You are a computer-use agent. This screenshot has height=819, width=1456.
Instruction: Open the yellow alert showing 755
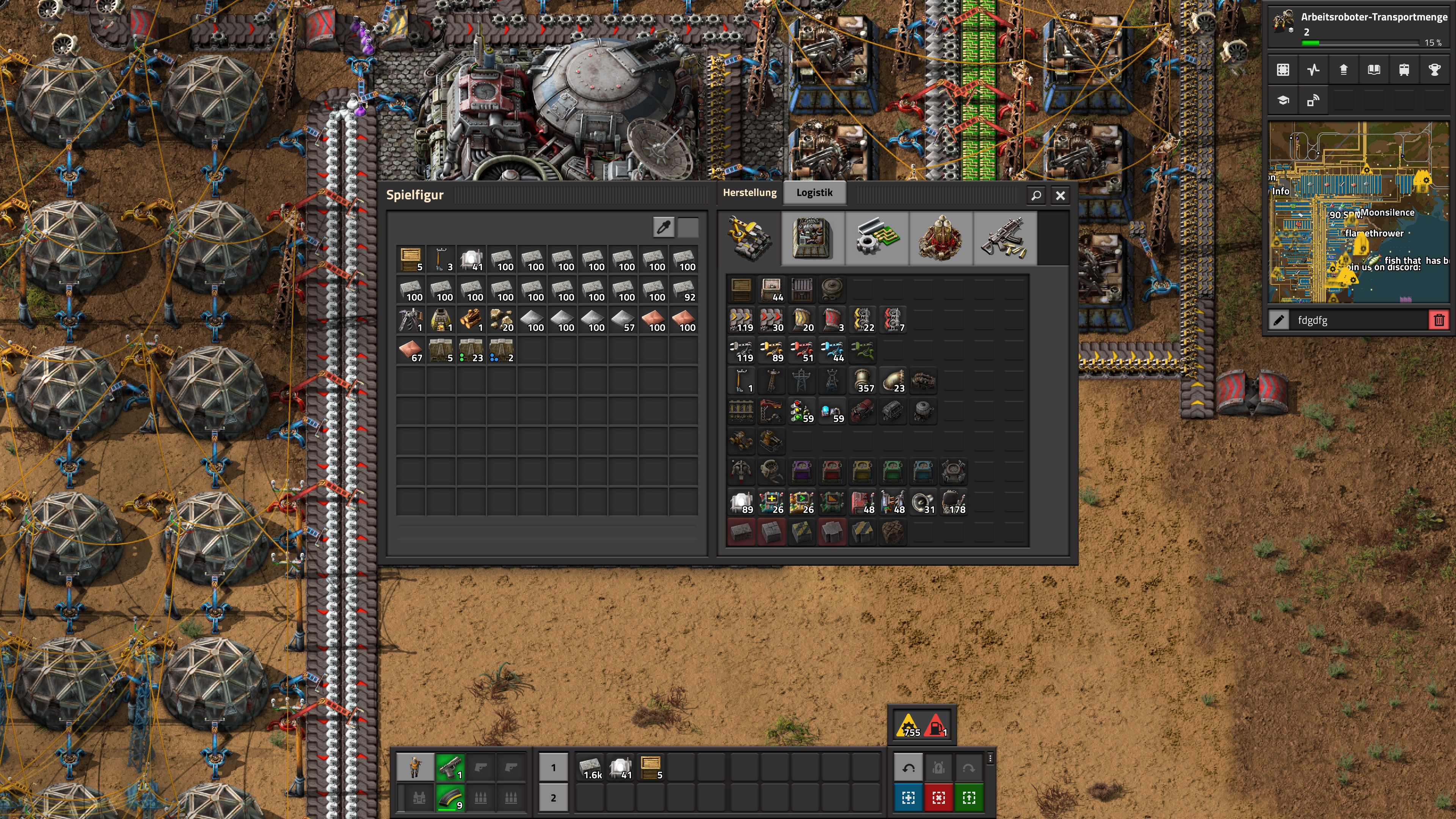(908, 726)
